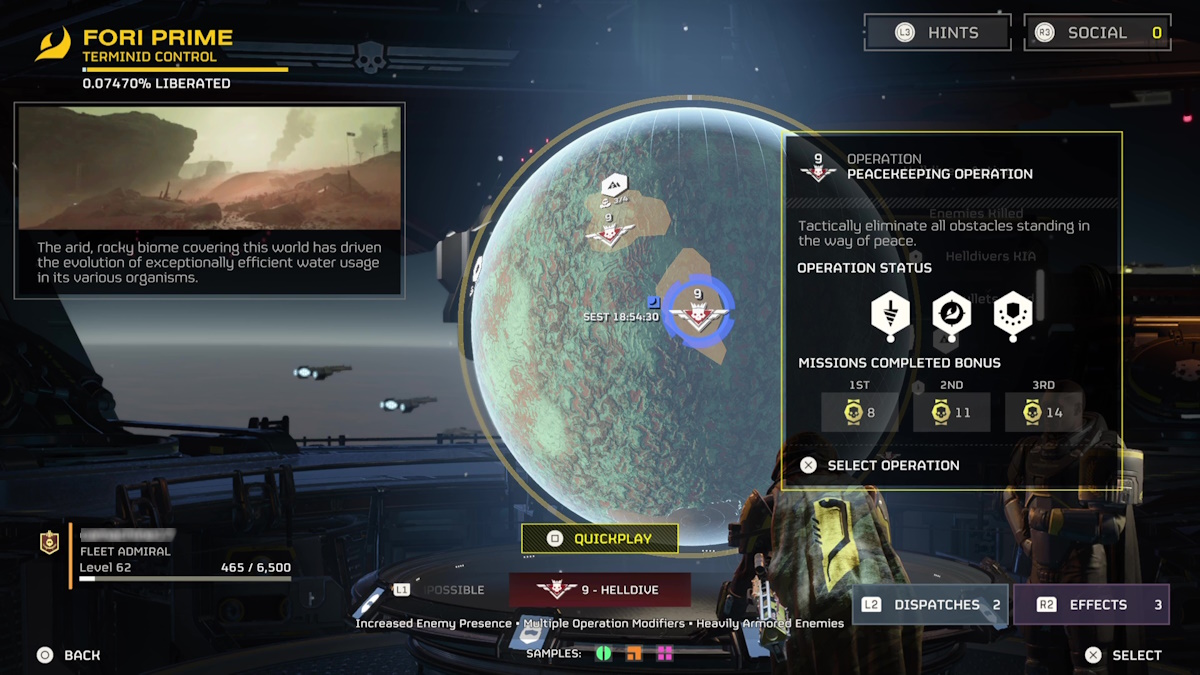Choose the 9 - Helldive difficulty
This screenshot has width=1200, height=675.
point(599,590)
